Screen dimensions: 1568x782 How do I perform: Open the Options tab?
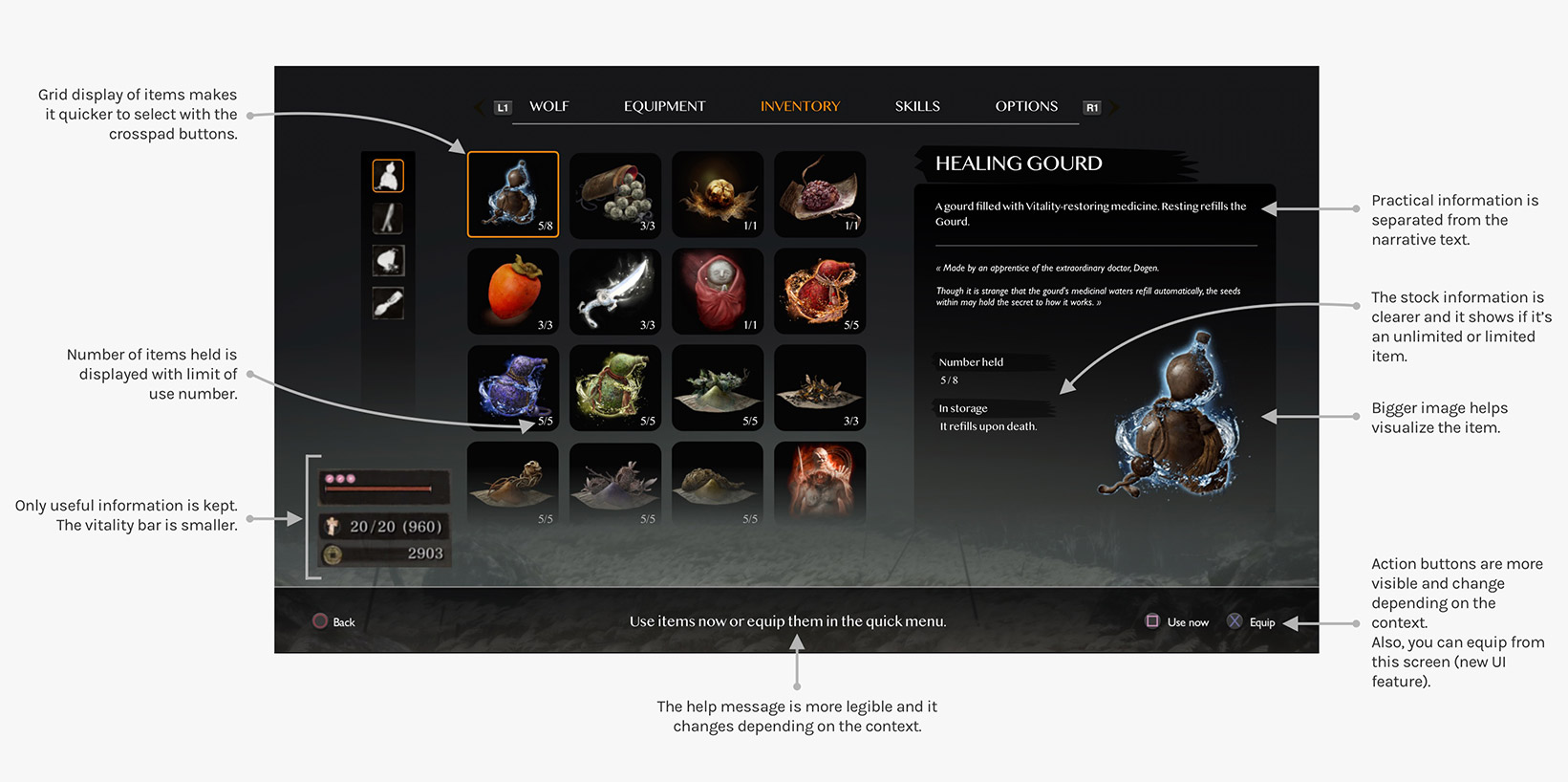click(1026, 106)
